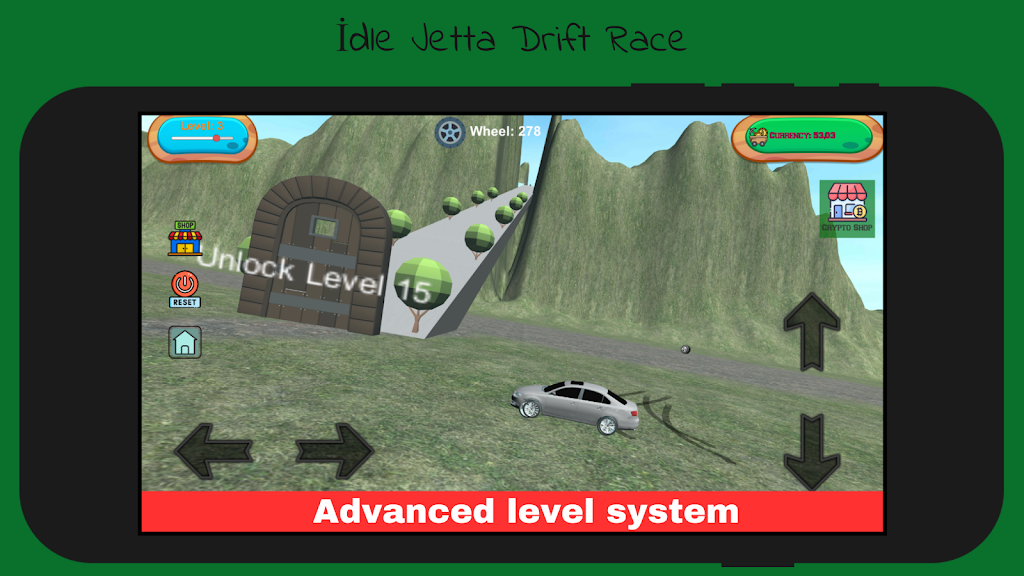Steer left with the left arrow
This screenshot has width=1024, height=576.
tap(213, 450)
